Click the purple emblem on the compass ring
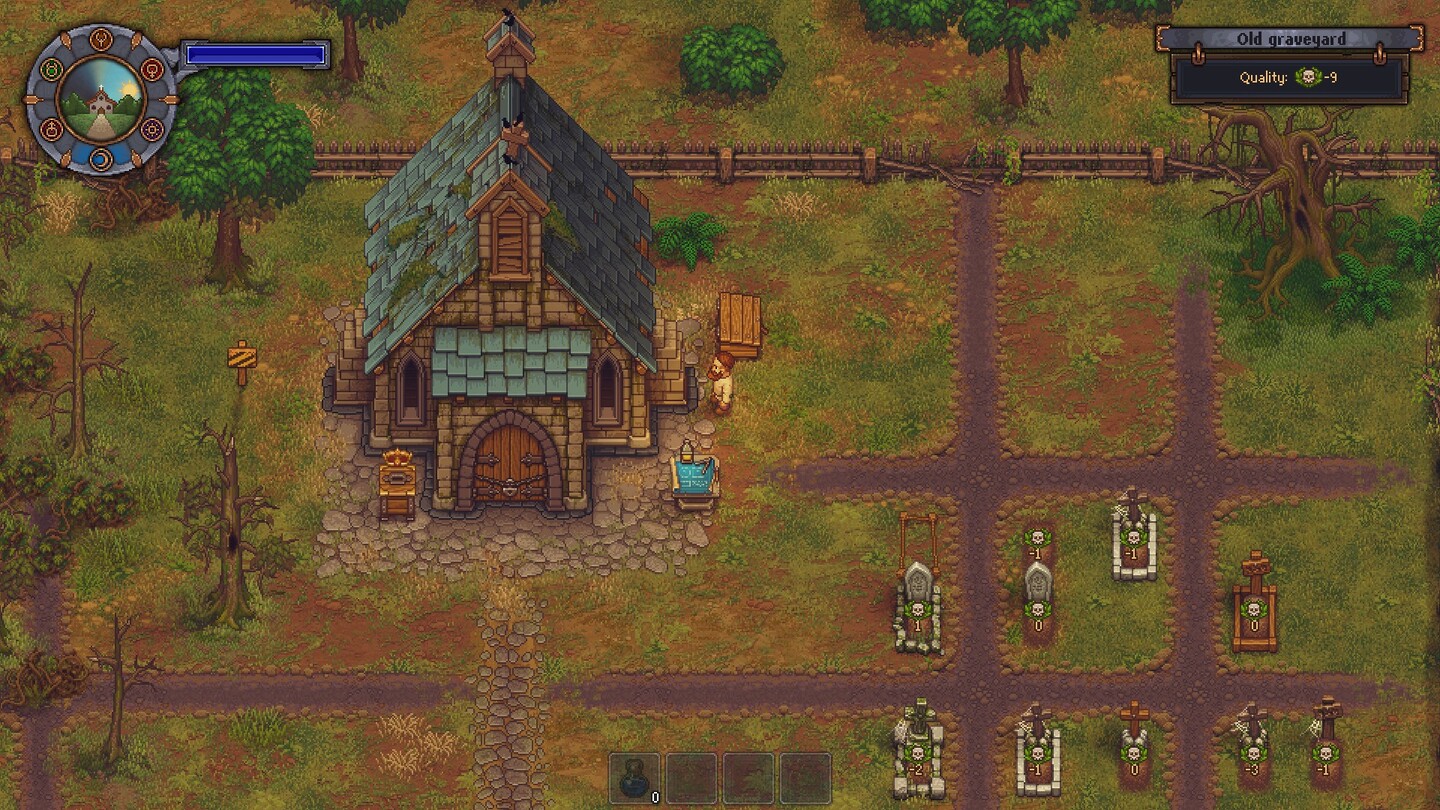Screen dimensions: 1440x810 (152, 128)
